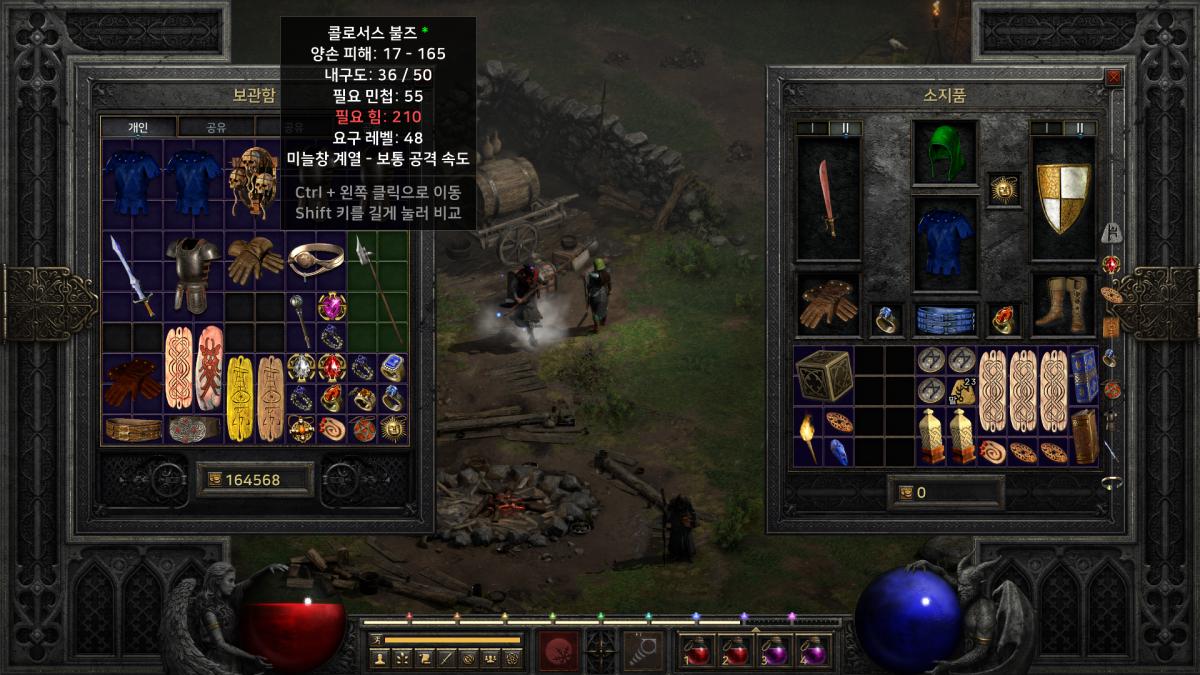Select the long spear in the stash
Image resolution: width=1200 pixels, height=675 pixels.
(x=379, y=290)
